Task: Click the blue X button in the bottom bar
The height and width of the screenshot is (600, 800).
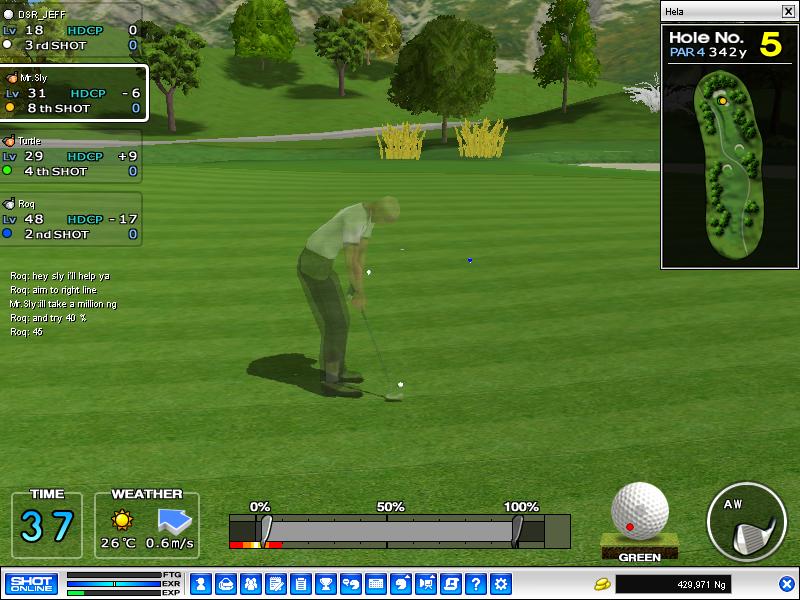Action: coord(786,583)
